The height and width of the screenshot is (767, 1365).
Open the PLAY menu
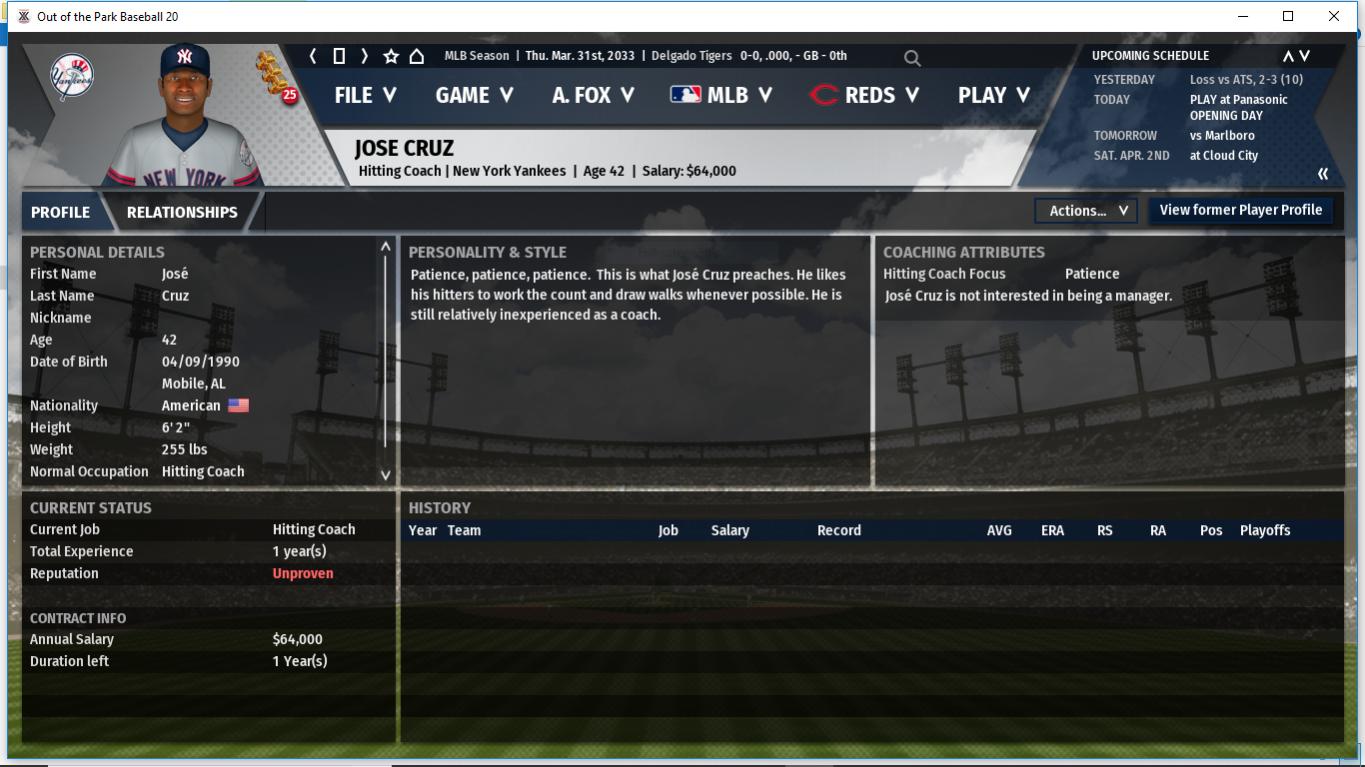coord(993,95)
